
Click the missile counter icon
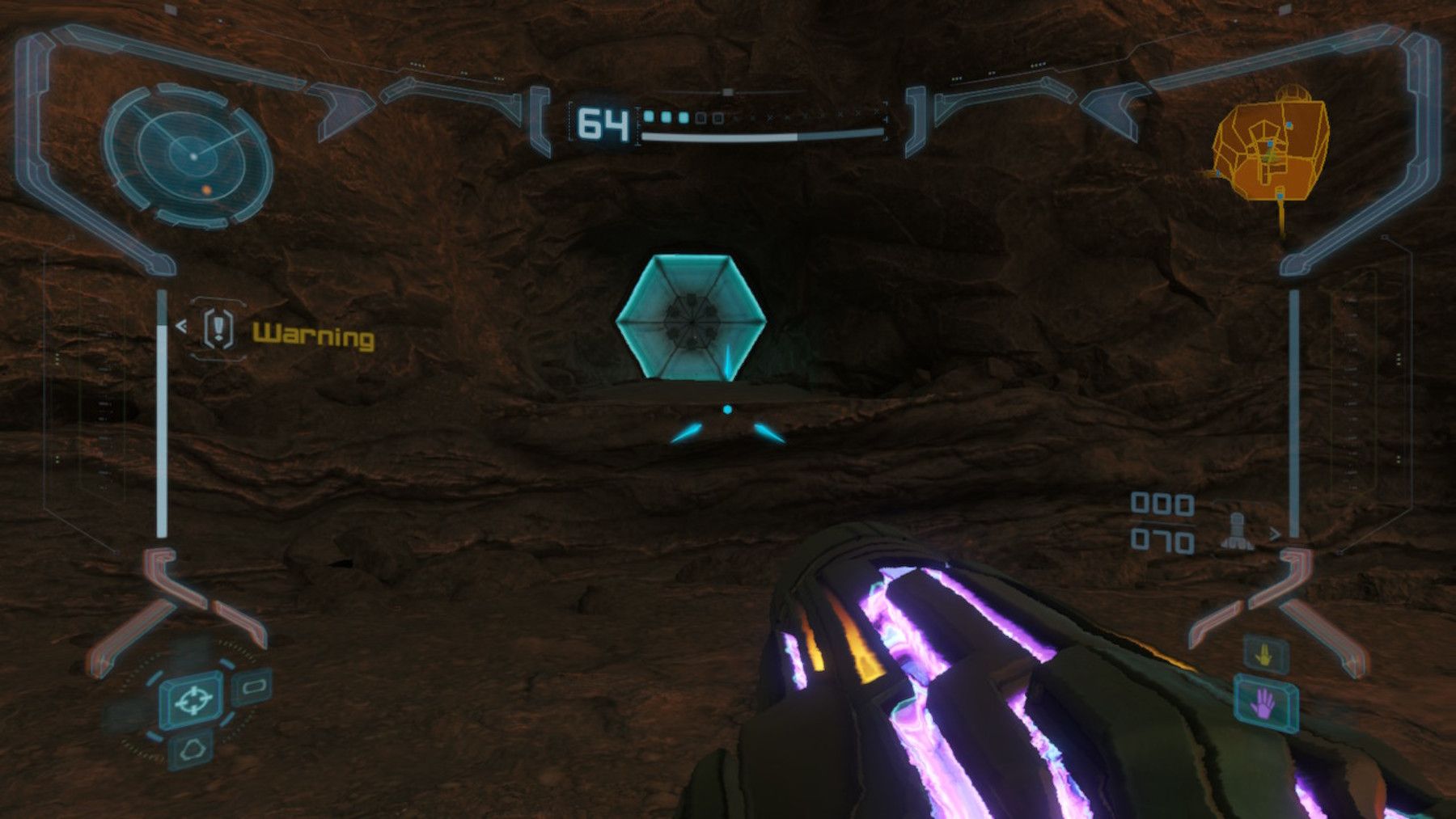coord(1236,530)
